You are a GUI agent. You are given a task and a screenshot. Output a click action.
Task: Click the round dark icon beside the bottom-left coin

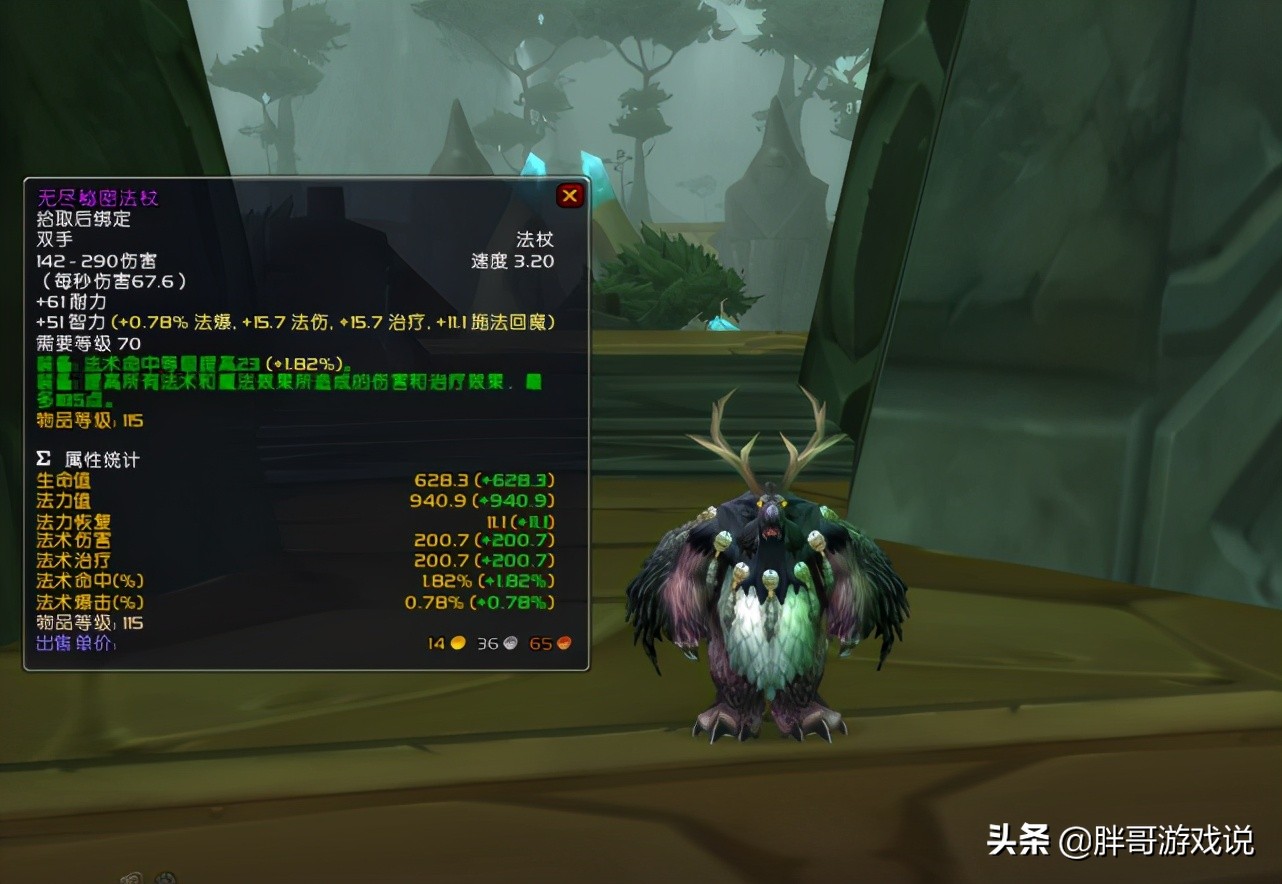click(163, 878)
